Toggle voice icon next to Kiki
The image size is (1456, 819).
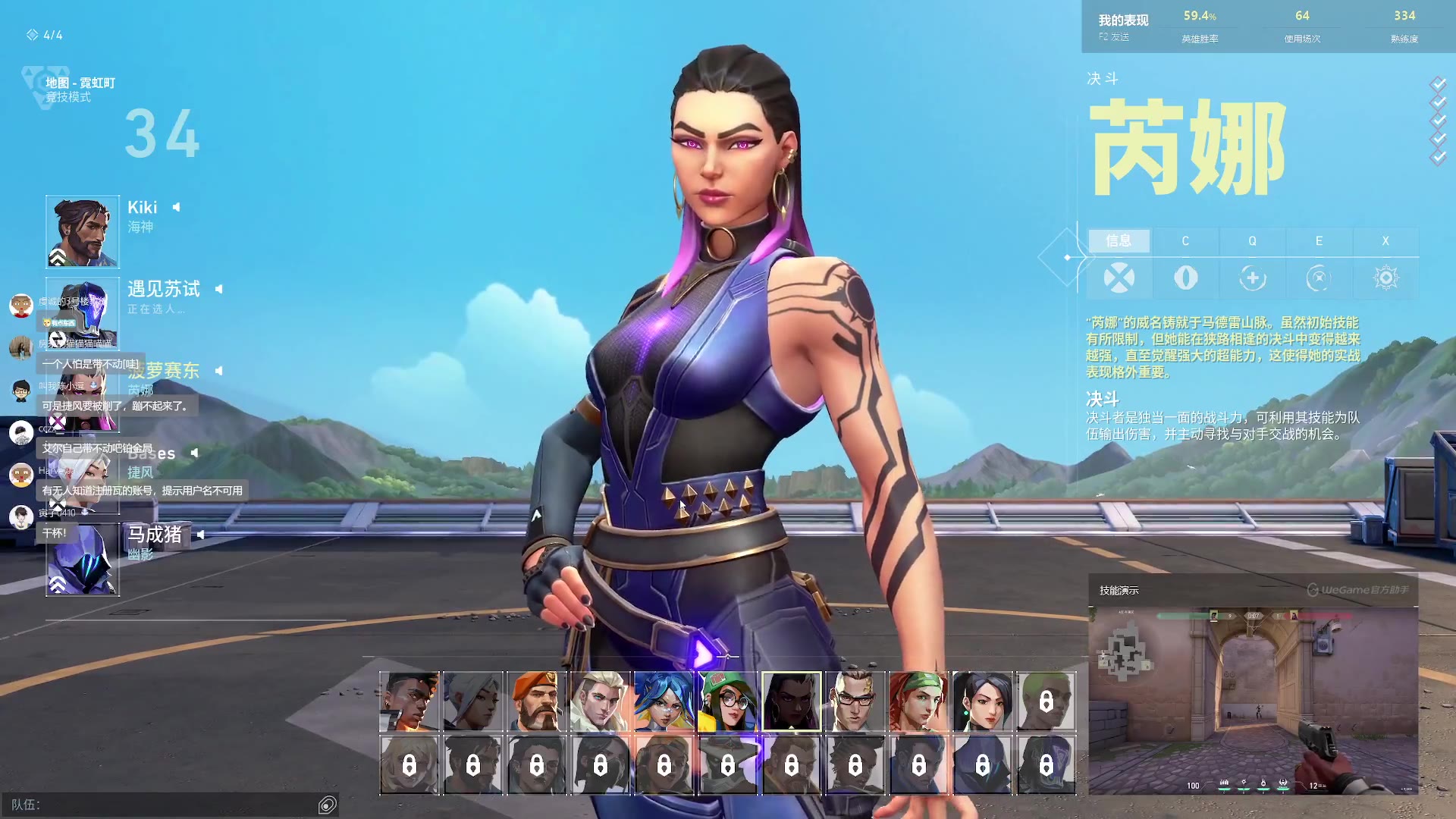click(177, 207)
